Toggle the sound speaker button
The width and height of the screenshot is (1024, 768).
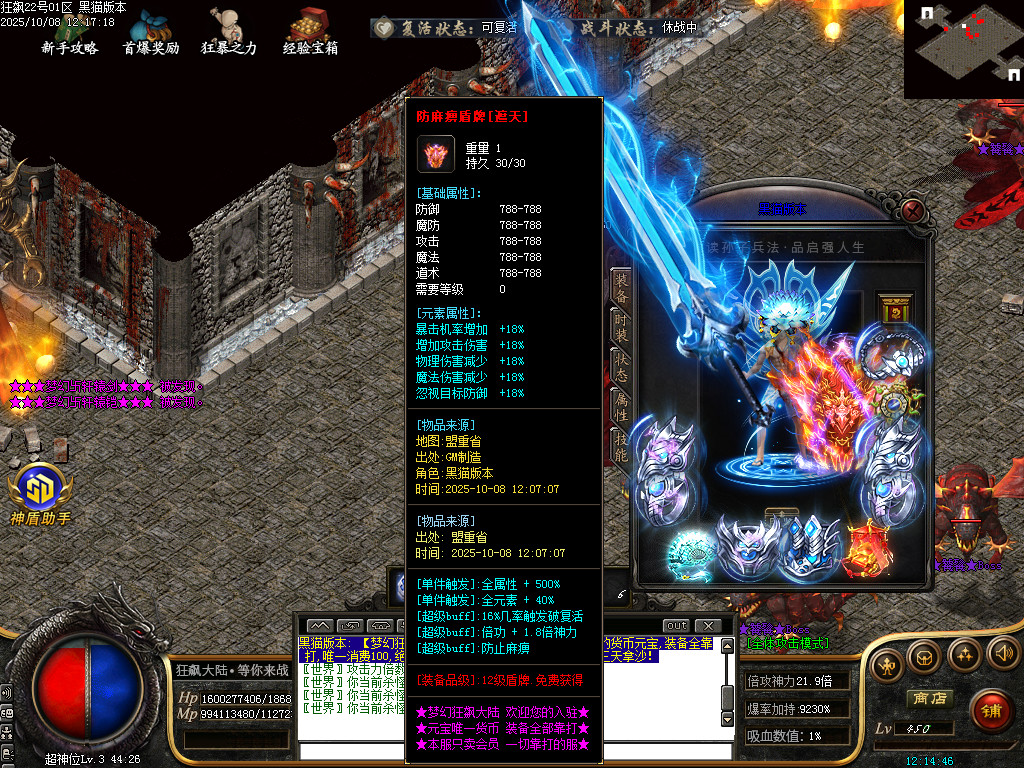(x=1001, y=655)
